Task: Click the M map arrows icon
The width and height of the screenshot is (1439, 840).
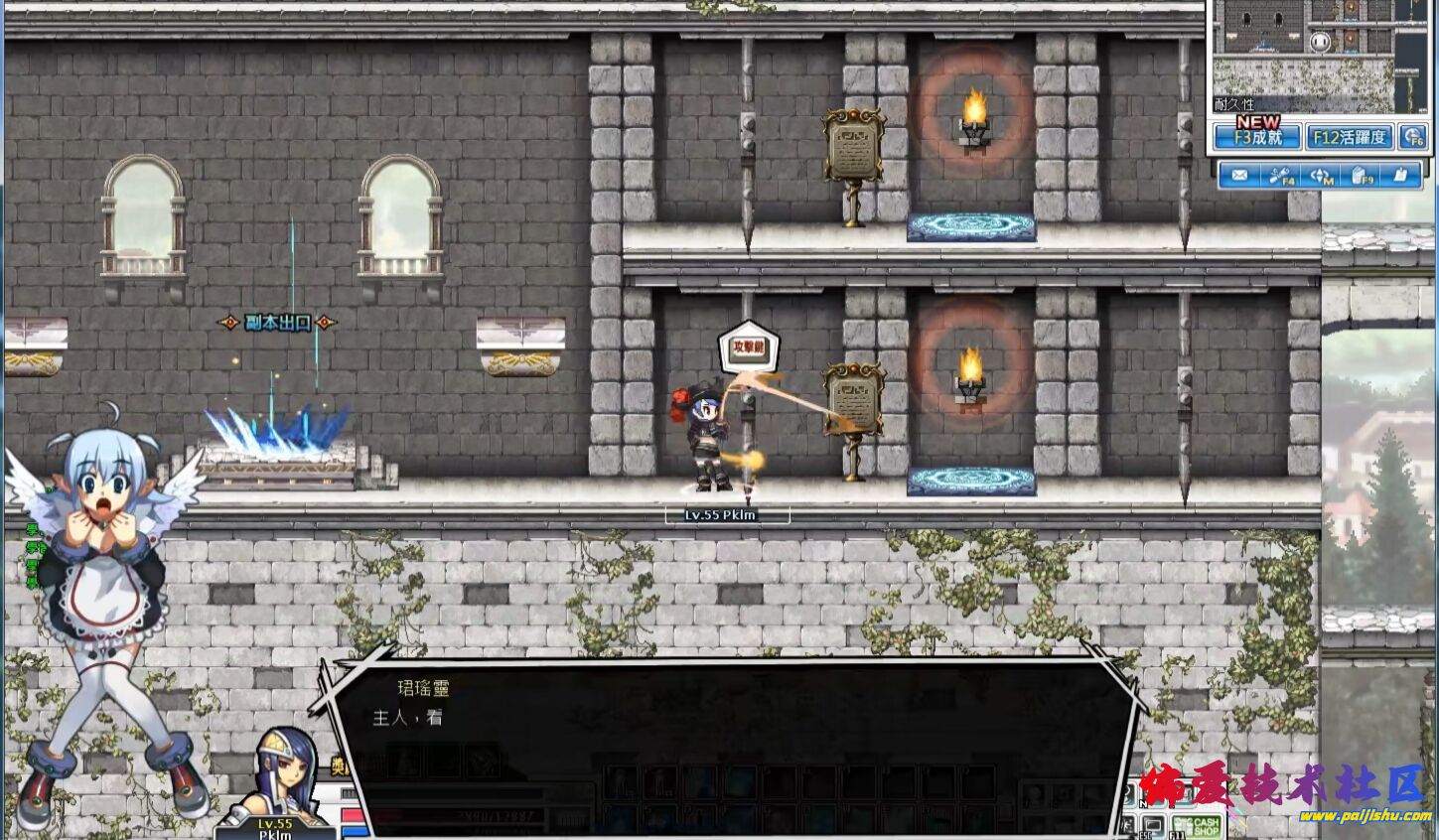Action: point(1321,176)
